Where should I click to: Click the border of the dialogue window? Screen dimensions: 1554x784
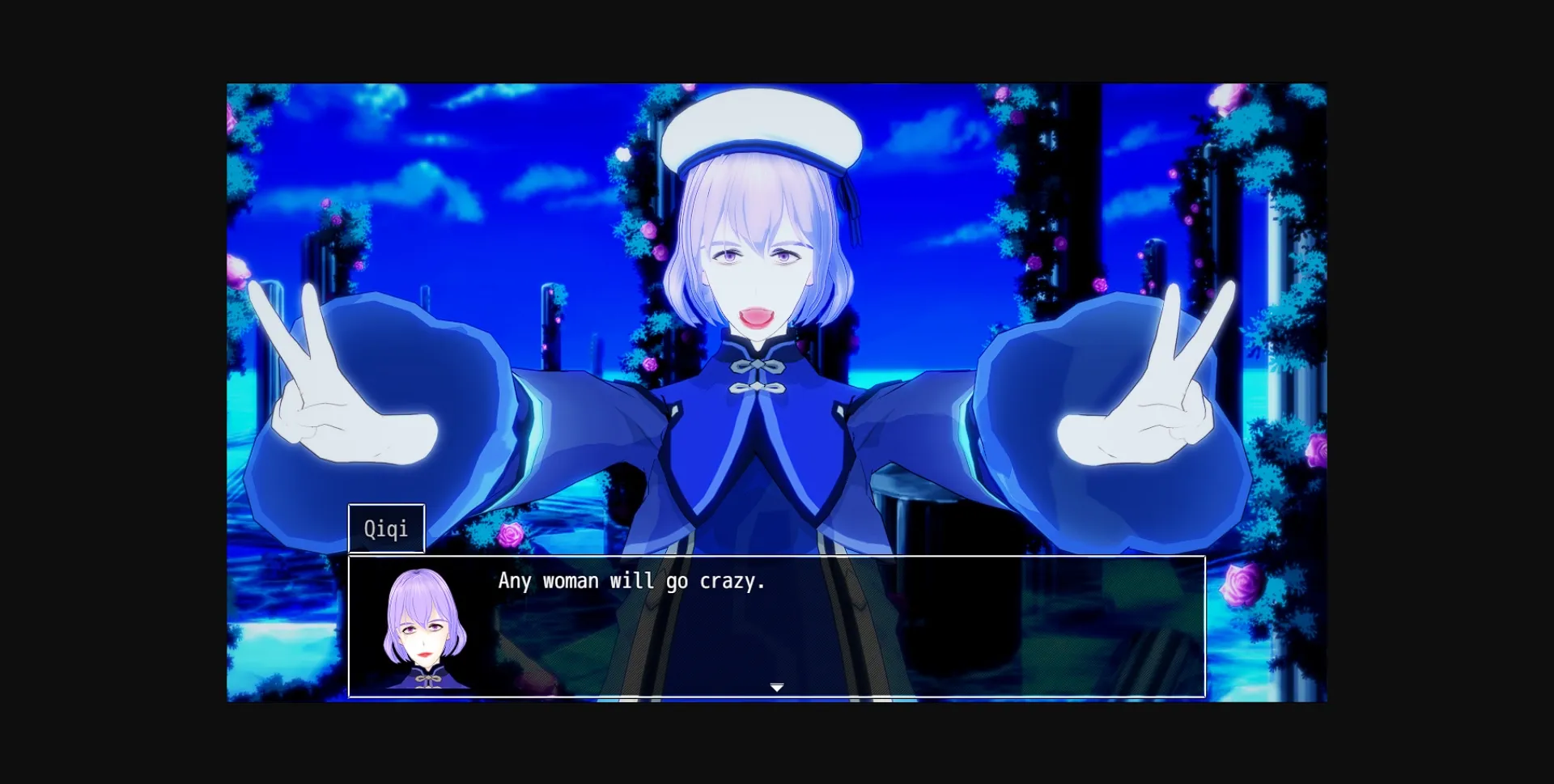click(777, 557)
